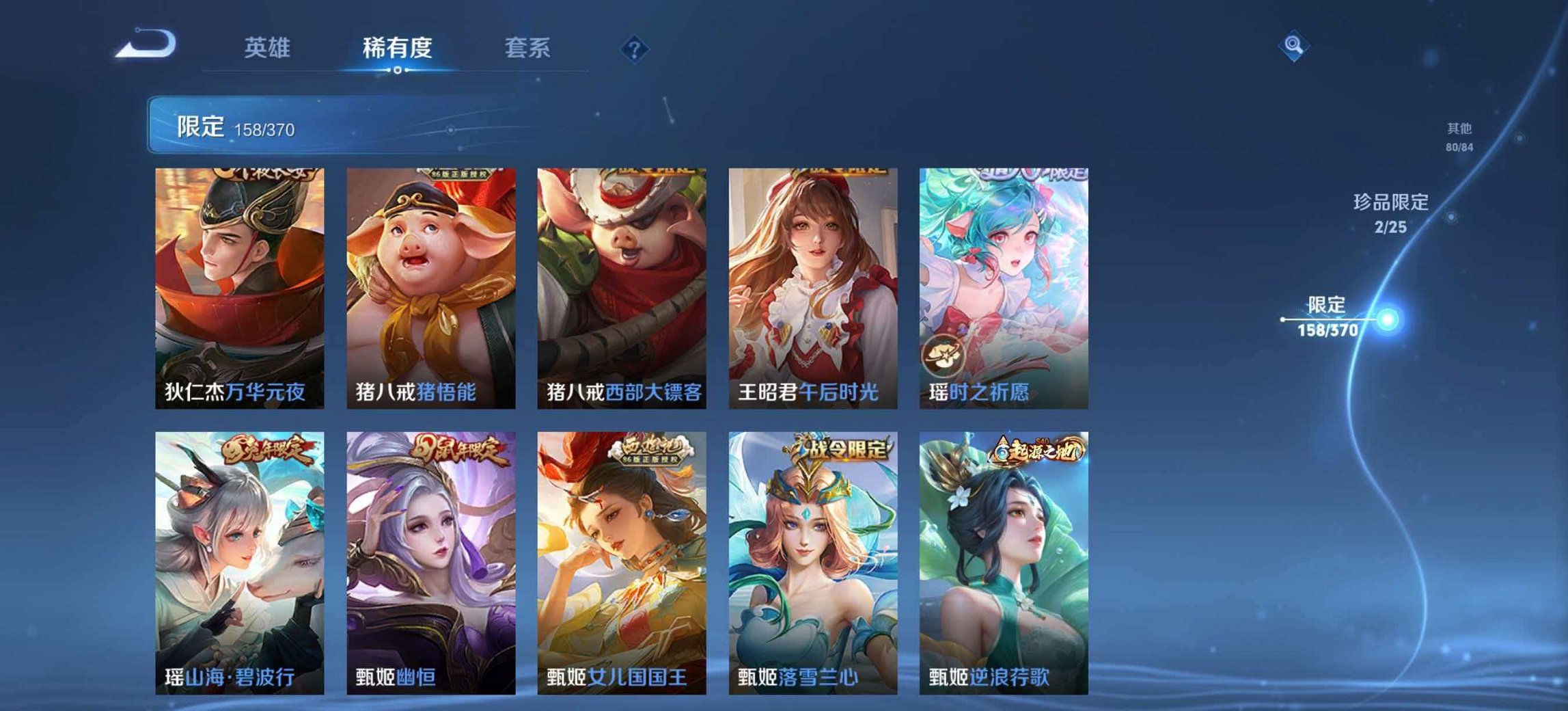This screenshot has height=711, width=1568.
Task: Select the 稀有度 tab
Action: [x=396, y=48]
